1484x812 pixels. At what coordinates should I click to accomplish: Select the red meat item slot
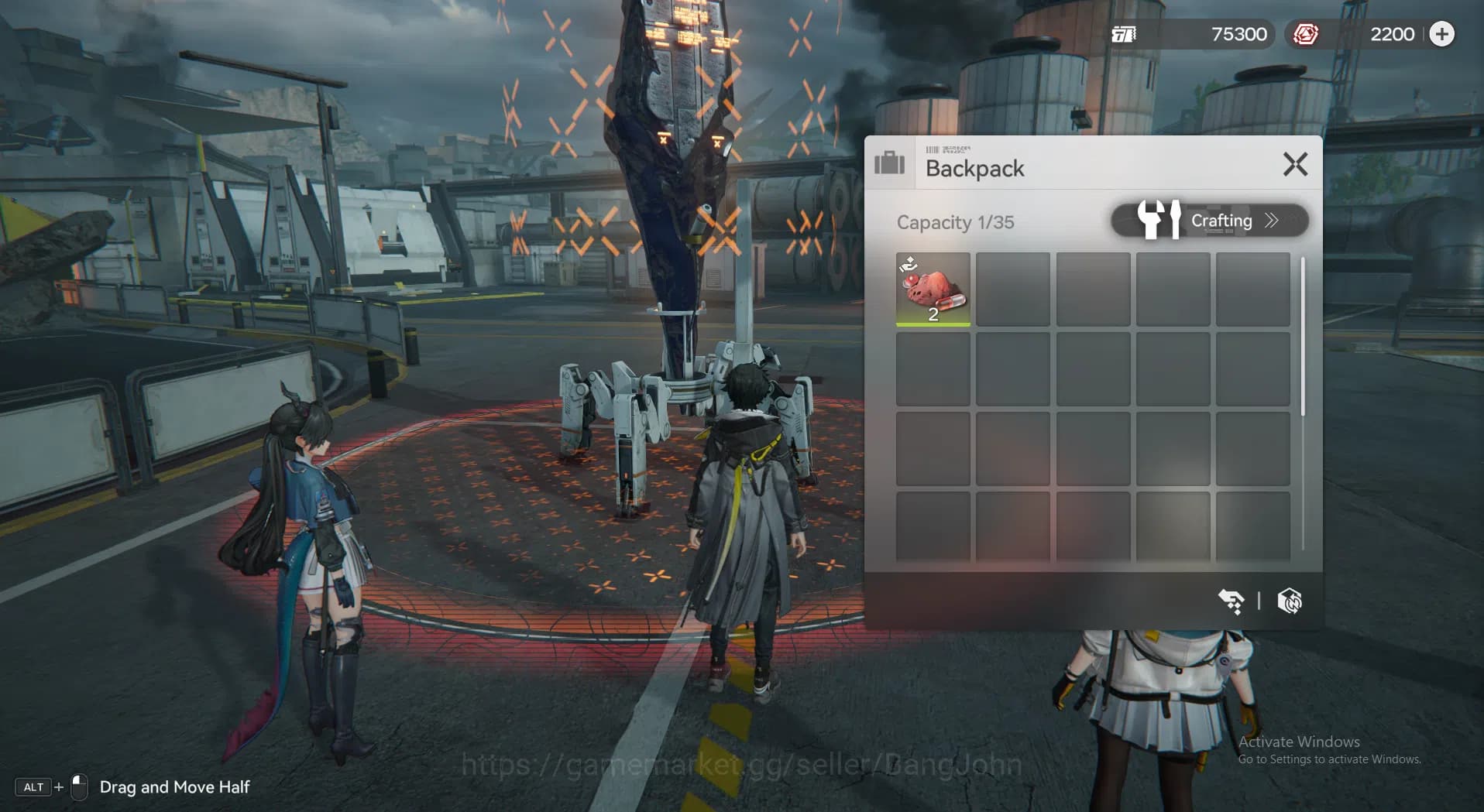point(933,290)
